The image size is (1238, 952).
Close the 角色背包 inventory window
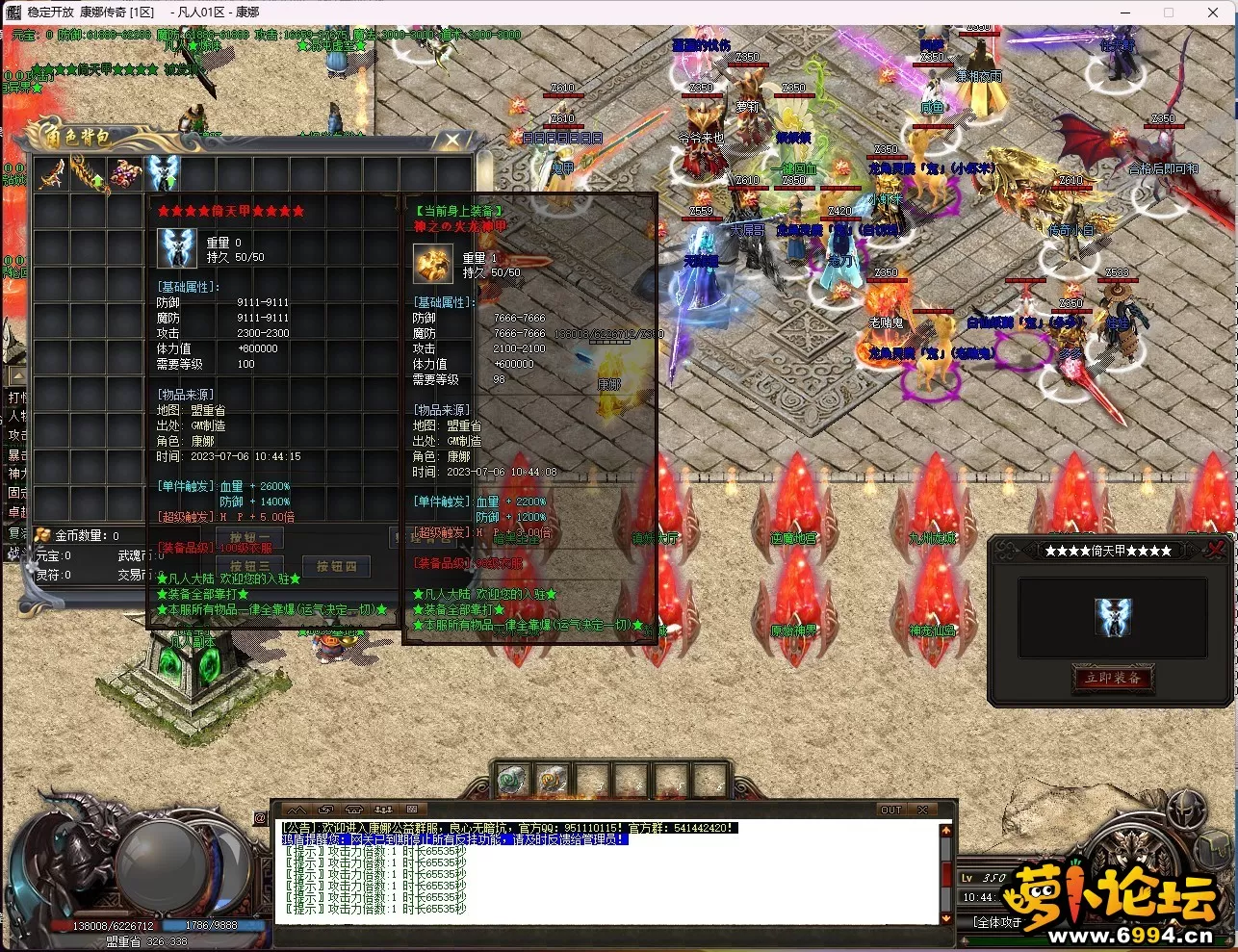451,142
